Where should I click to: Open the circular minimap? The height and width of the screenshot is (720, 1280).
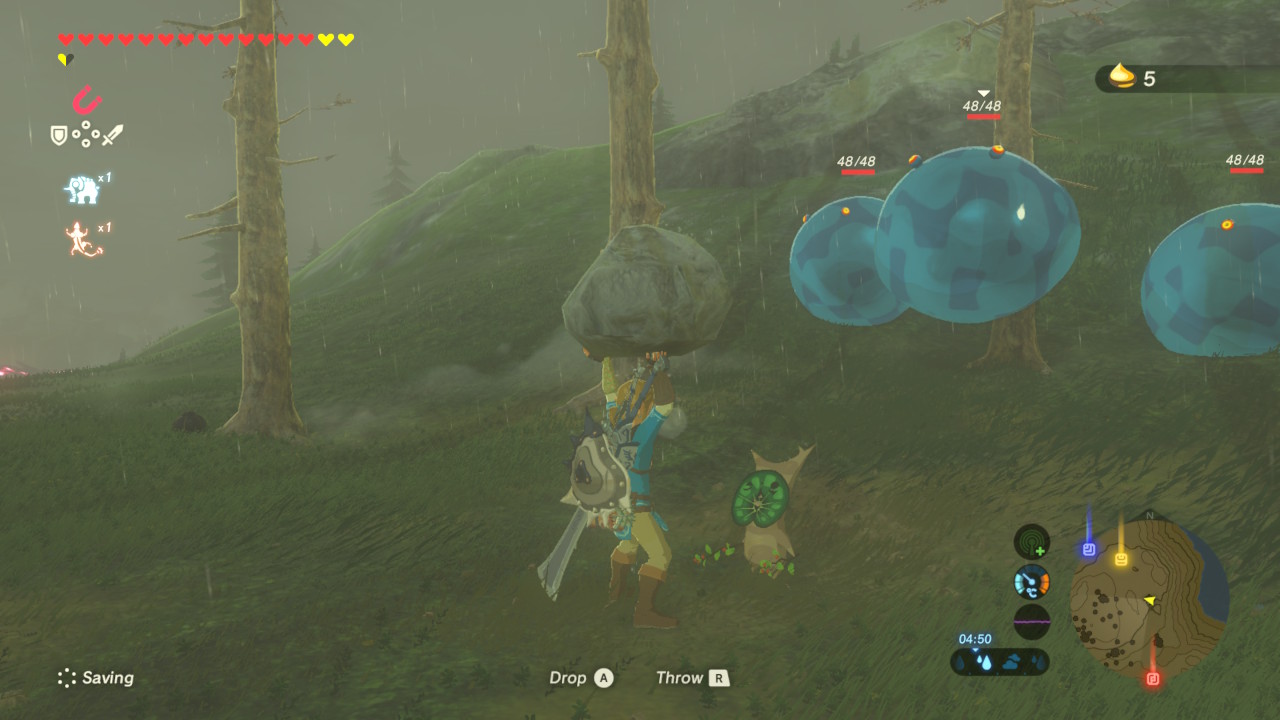1148,600
